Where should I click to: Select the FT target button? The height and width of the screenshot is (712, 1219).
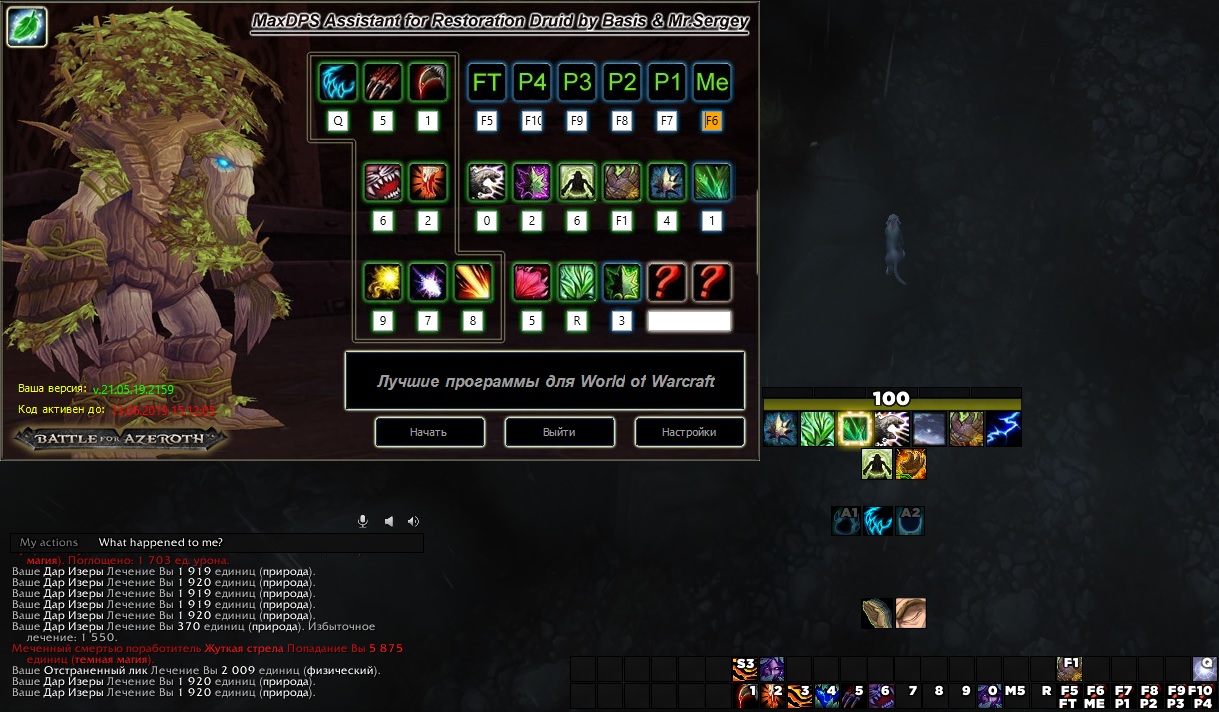coord(487,82)
